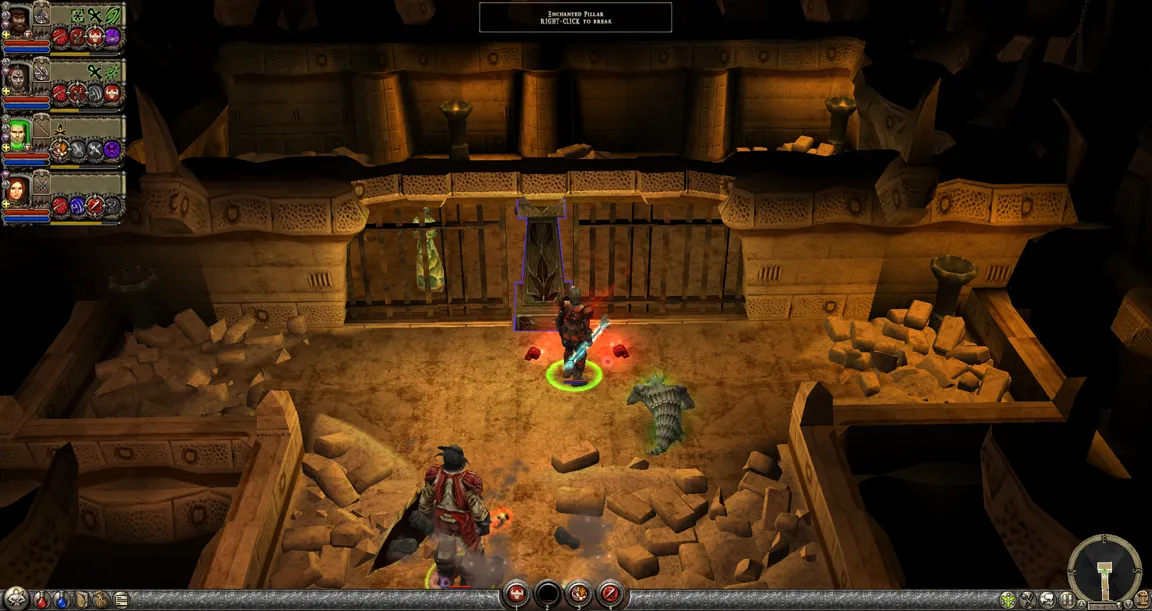The height and width of the screenshot is (611, 1152).
Task: Click the circular minimap compass
Action: click(1104, 570)
